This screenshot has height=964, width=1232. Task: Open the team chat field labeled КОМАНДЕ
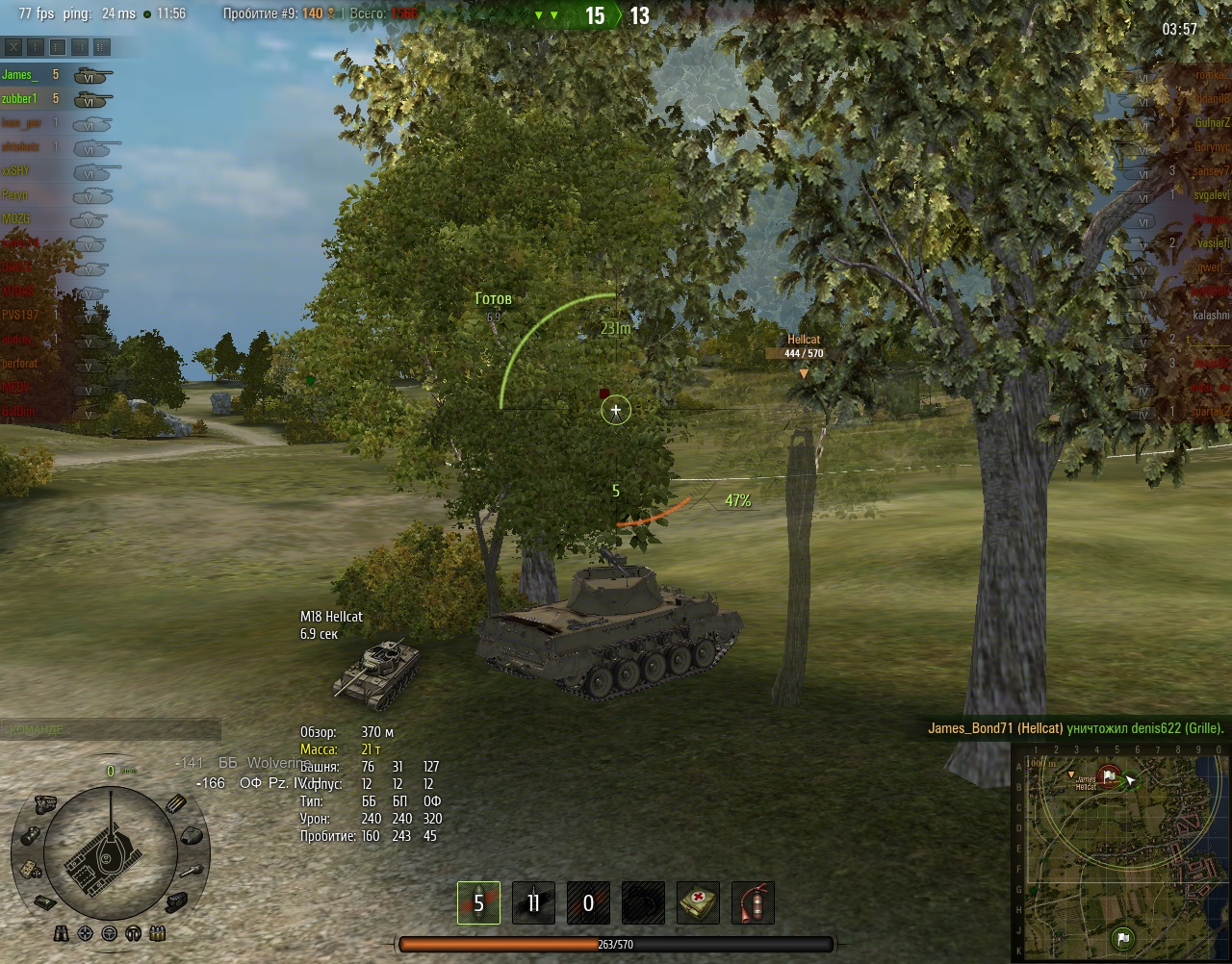click(x=110, y=730)
